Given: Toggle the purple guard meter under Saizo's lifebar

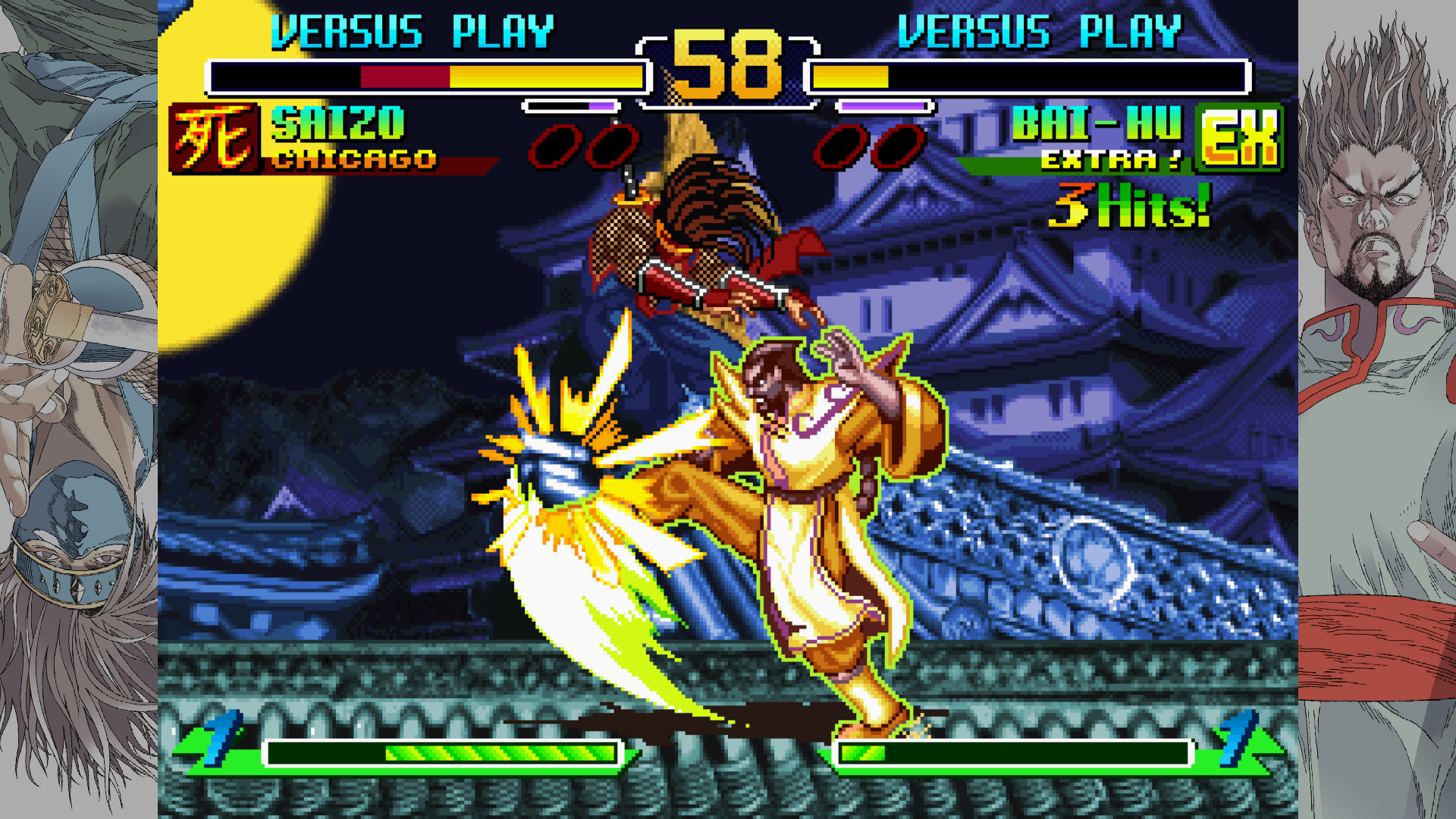Looking at the screenshot, I should click(569, 108).
